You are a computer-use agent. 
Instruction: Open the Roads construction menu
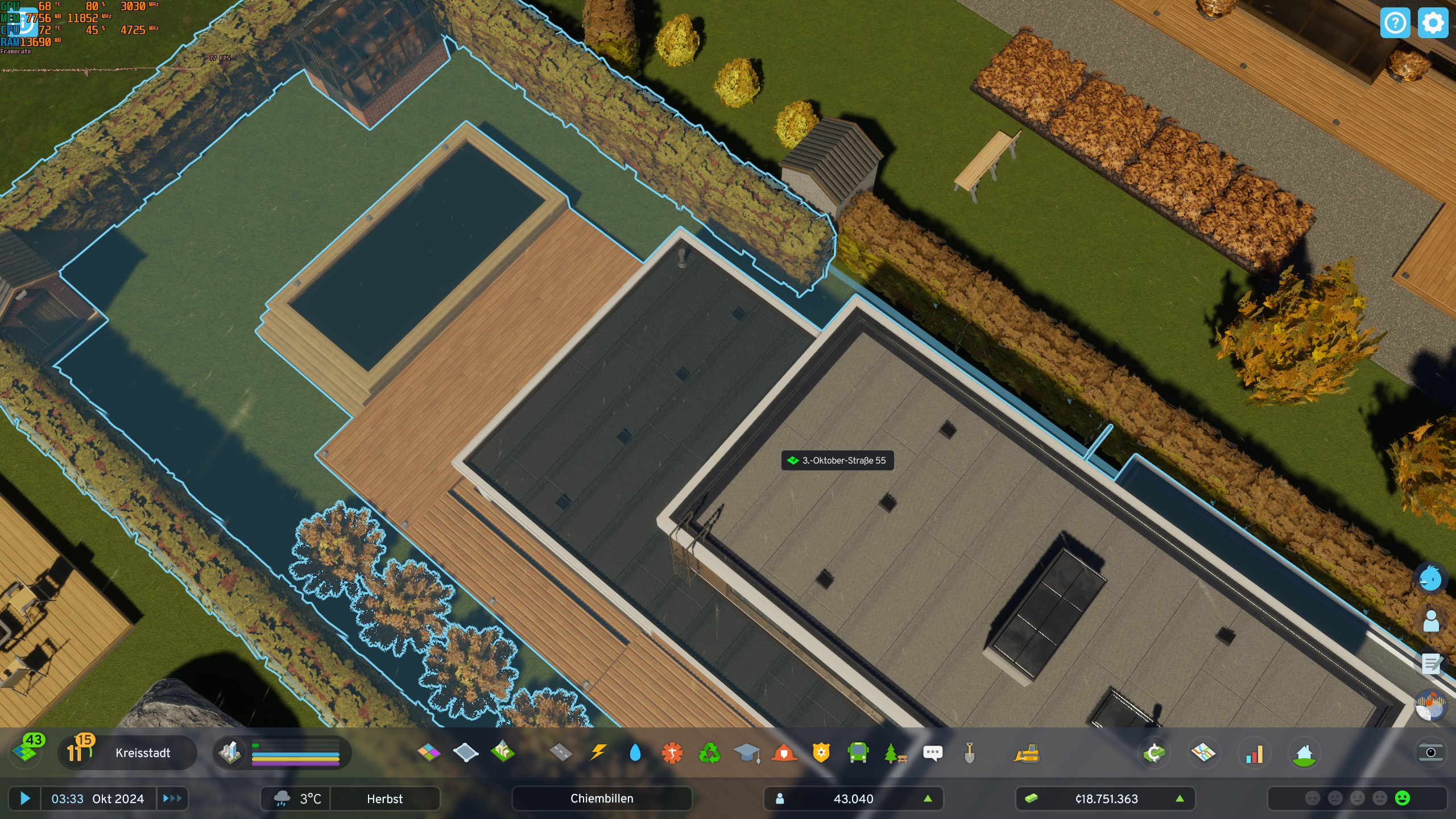pos(562,754)
